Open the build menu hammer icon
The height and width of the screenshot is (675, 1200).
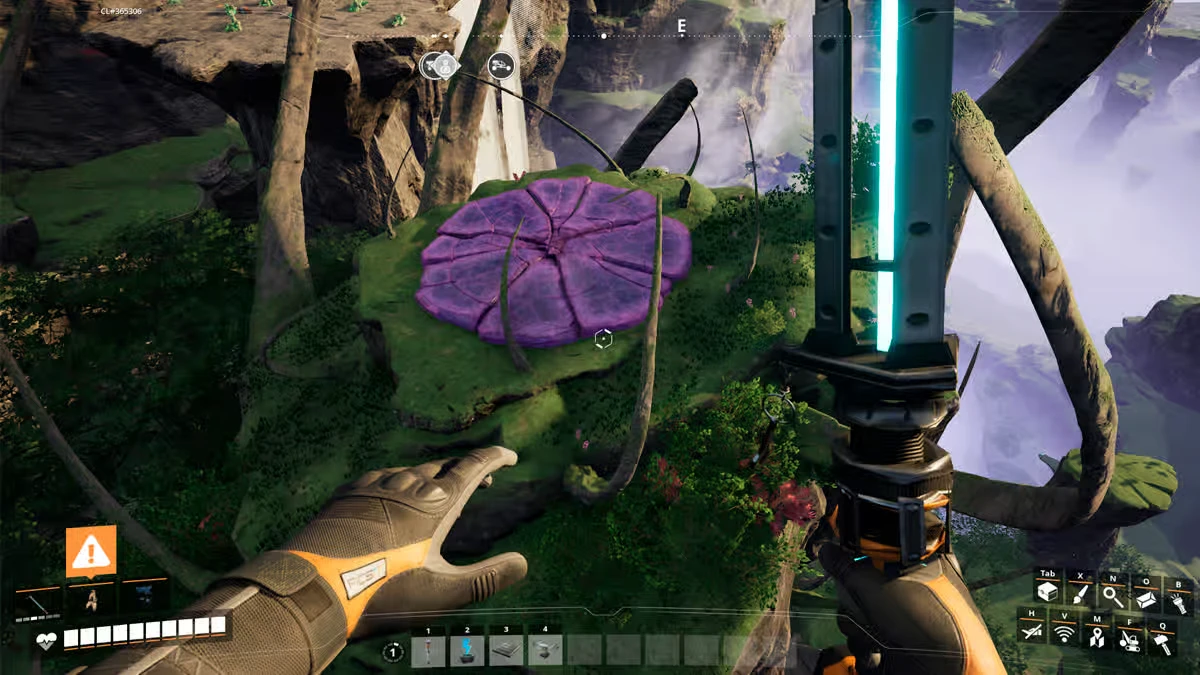[1162, 642]
